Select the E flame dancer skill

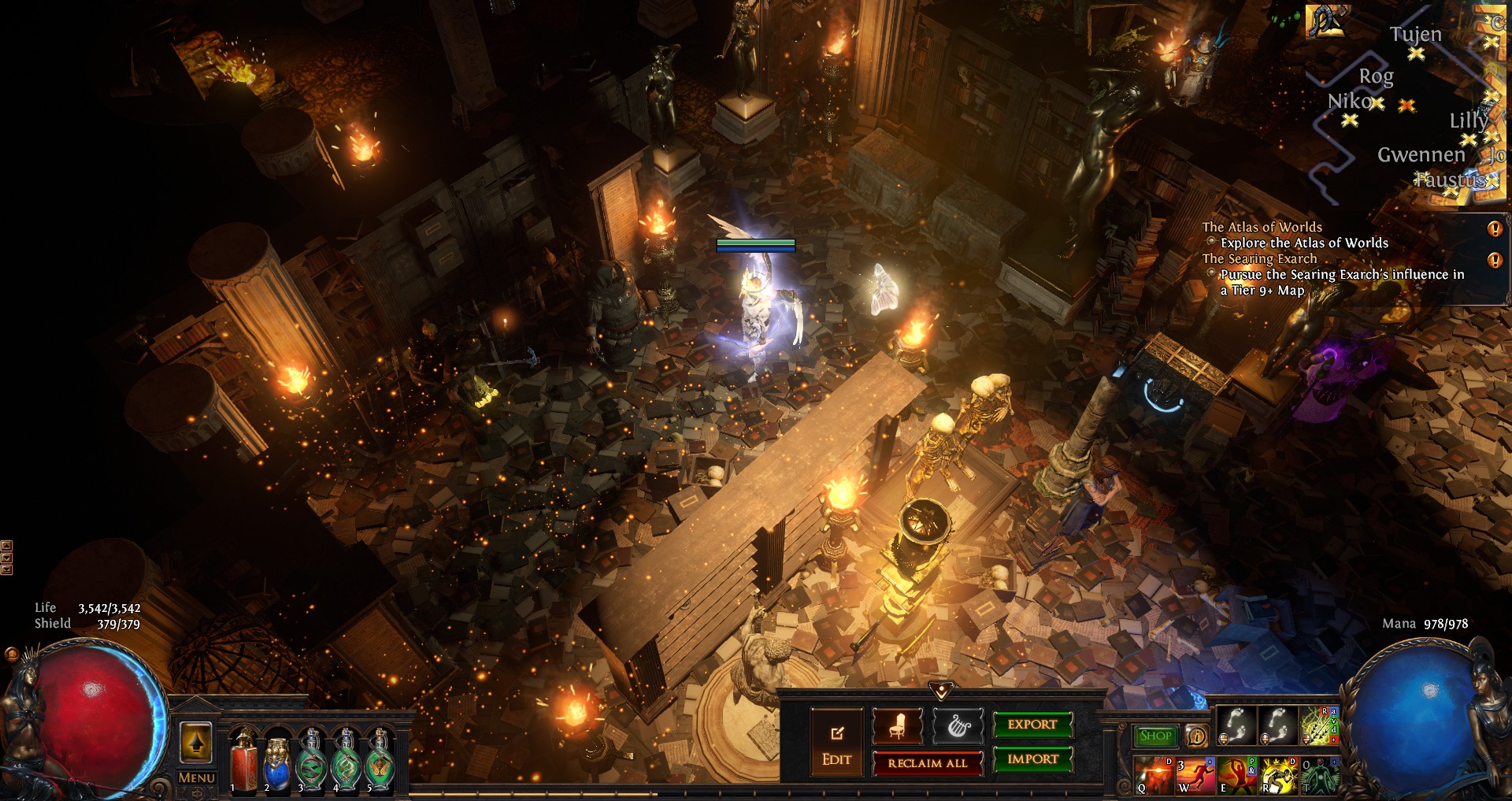point(1236,775)
